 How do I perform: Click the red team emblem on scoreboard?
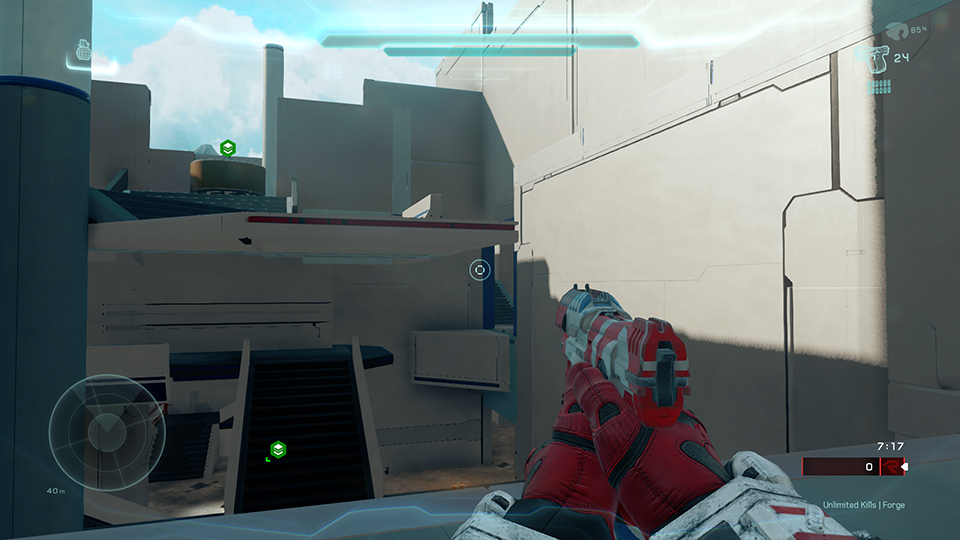pyautogui.click(x=888, y=467)
